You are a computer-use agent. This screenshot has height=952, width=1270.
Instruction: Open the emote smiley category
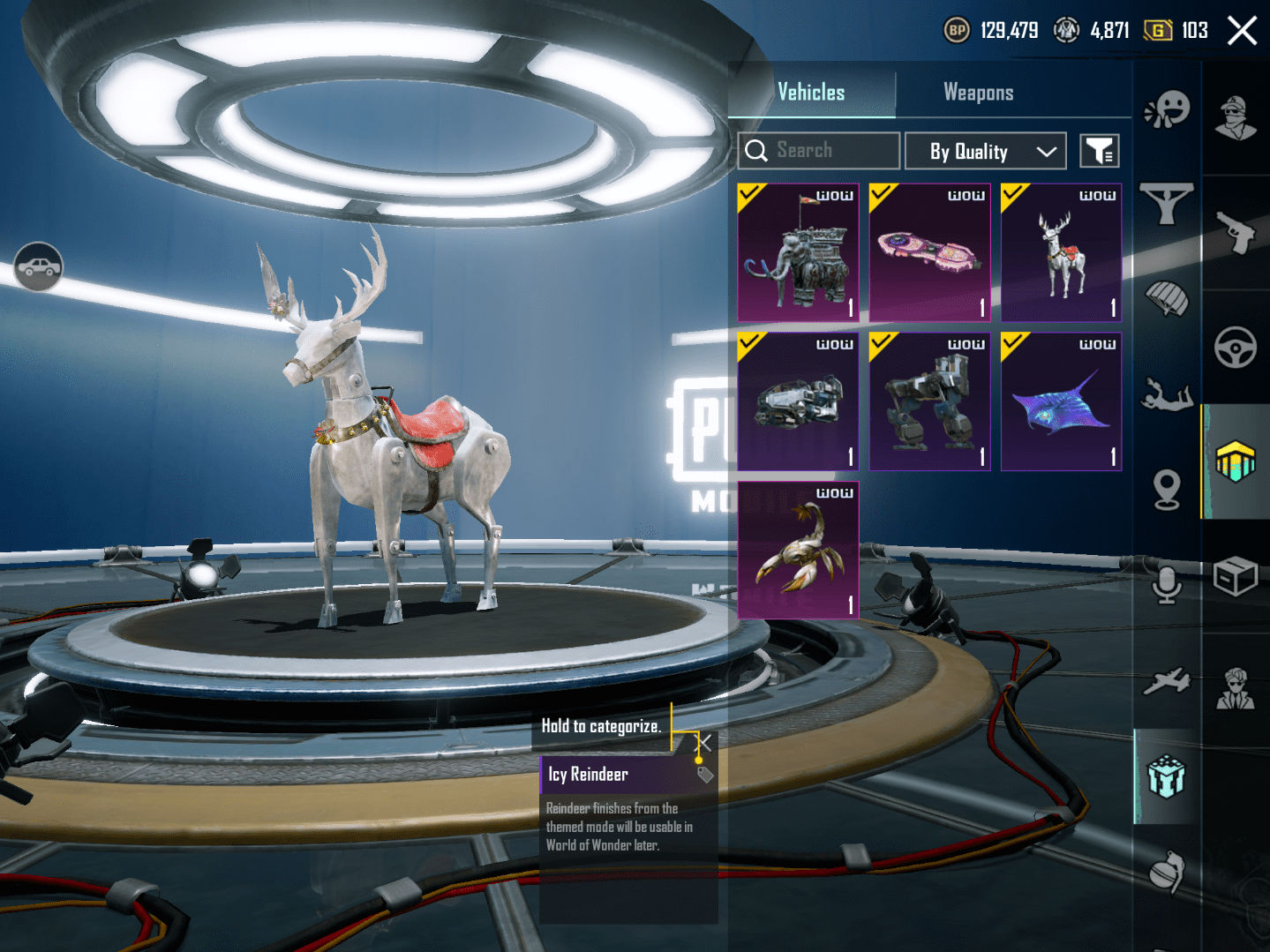1167,109
